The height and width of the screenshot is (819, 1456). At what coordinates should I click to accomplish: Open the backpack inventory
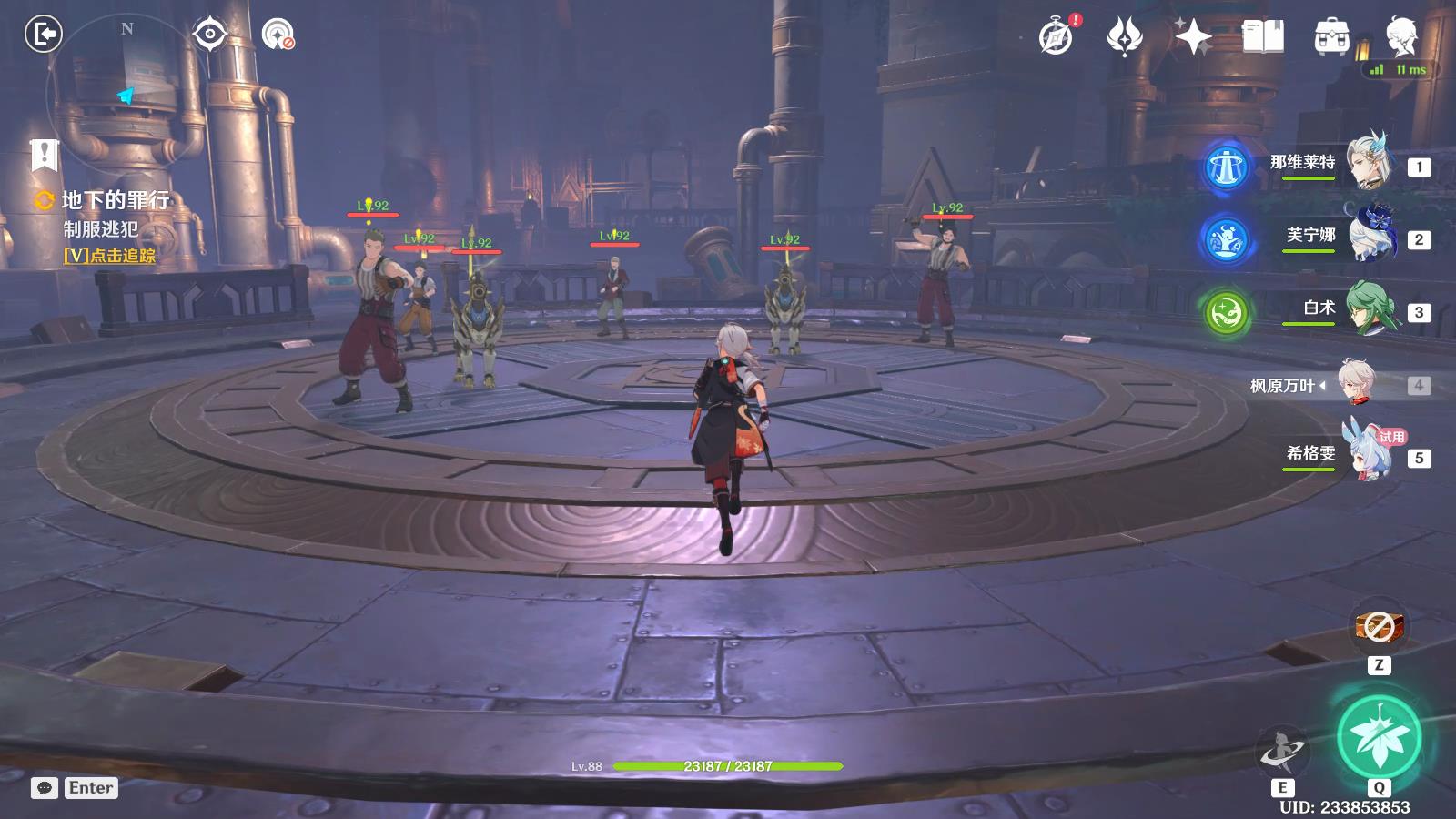pyautogui.click(x=1331, y=36)
